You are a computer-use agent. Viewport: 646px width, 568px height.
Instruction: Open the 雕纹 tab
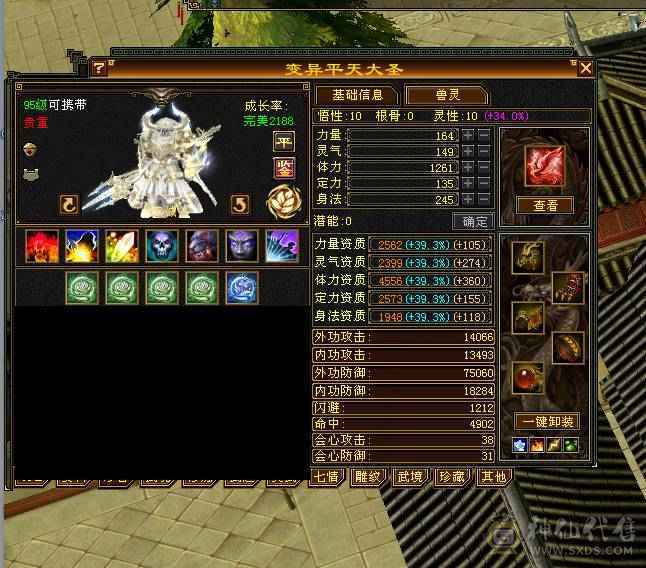[x=370, y=477]
